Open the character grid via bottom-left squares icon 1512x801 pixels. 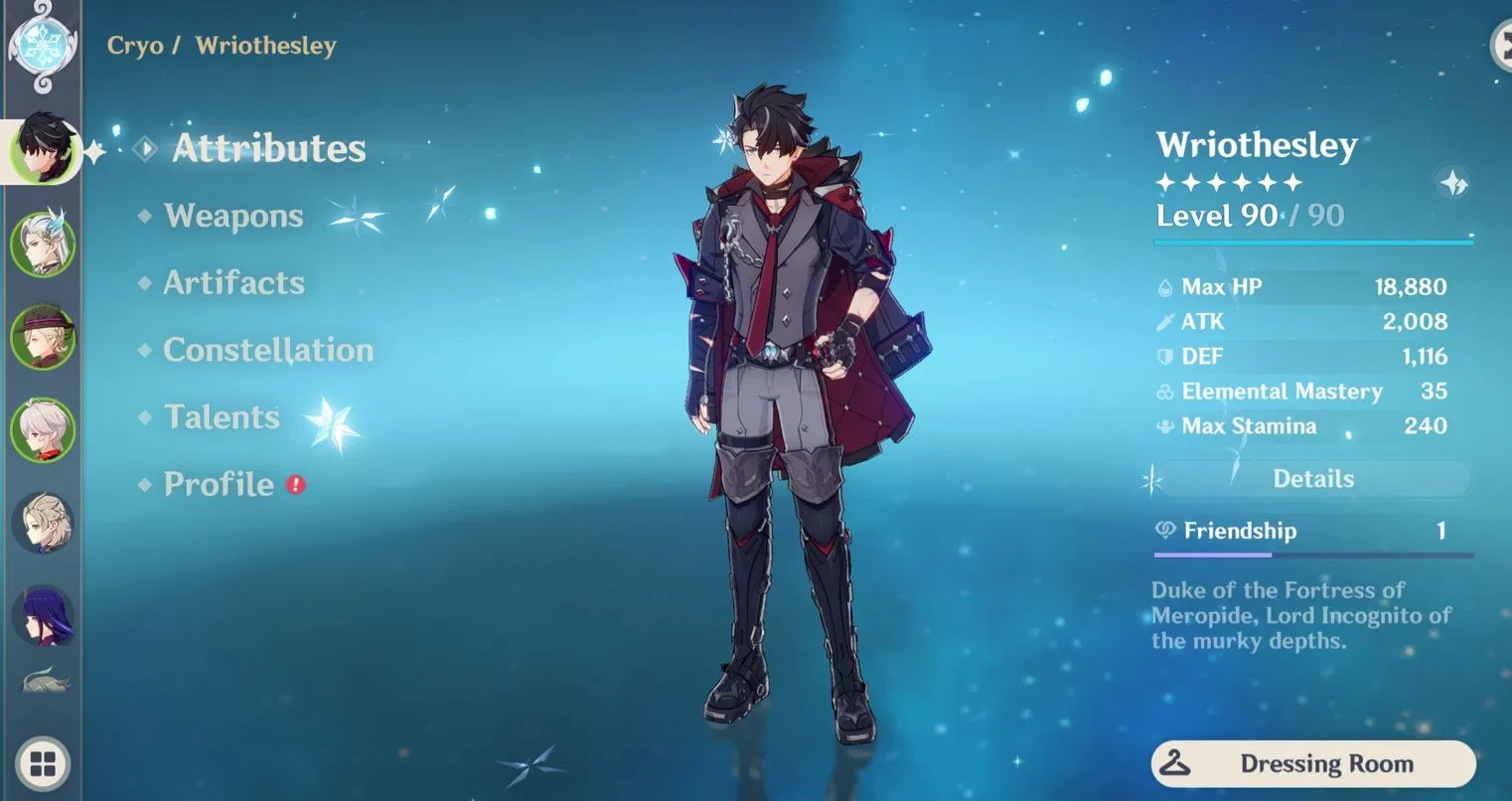pos(42,764)
